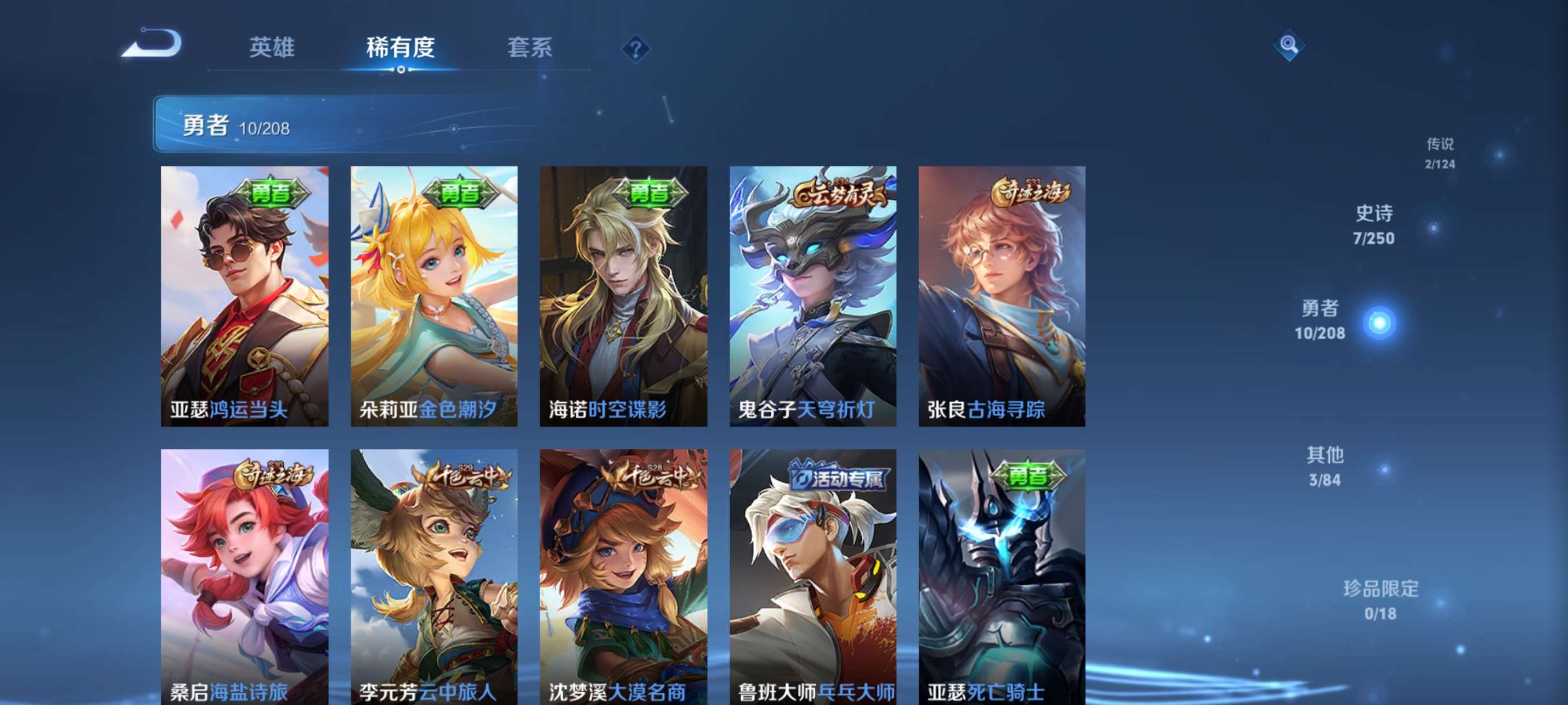Click the slider dot under the 稀有度 tab
1568x705 pixels.
click(401, 69)
